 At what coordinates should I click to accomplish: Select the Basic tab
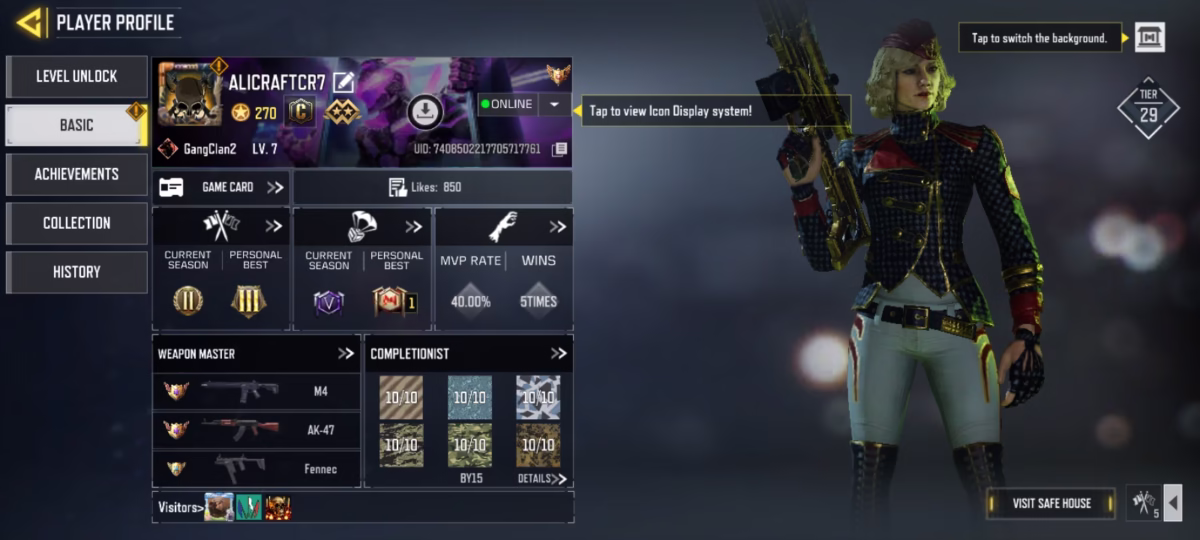click(x=77, y=125)
